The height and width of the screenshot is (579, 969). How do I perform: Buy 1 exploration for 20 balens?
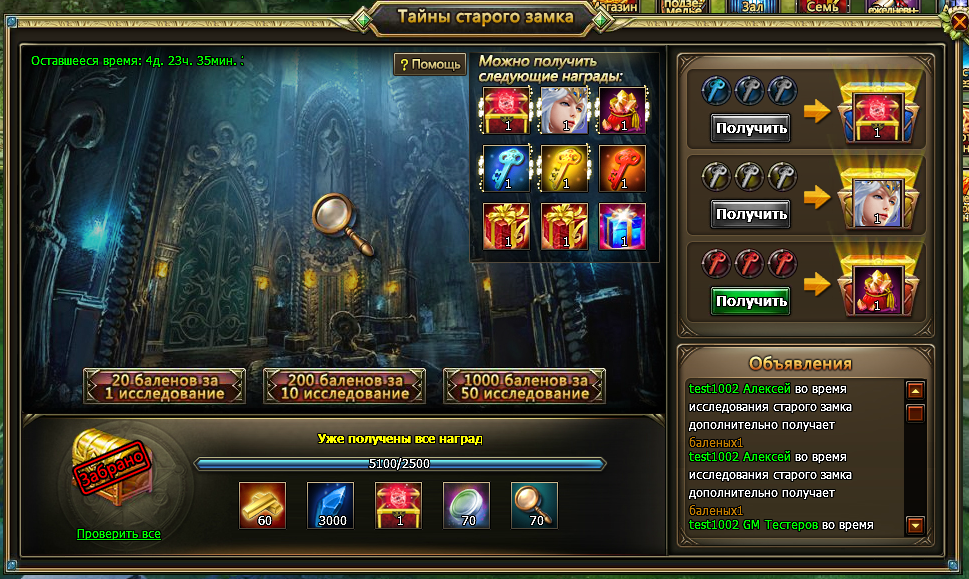(165, 386)
